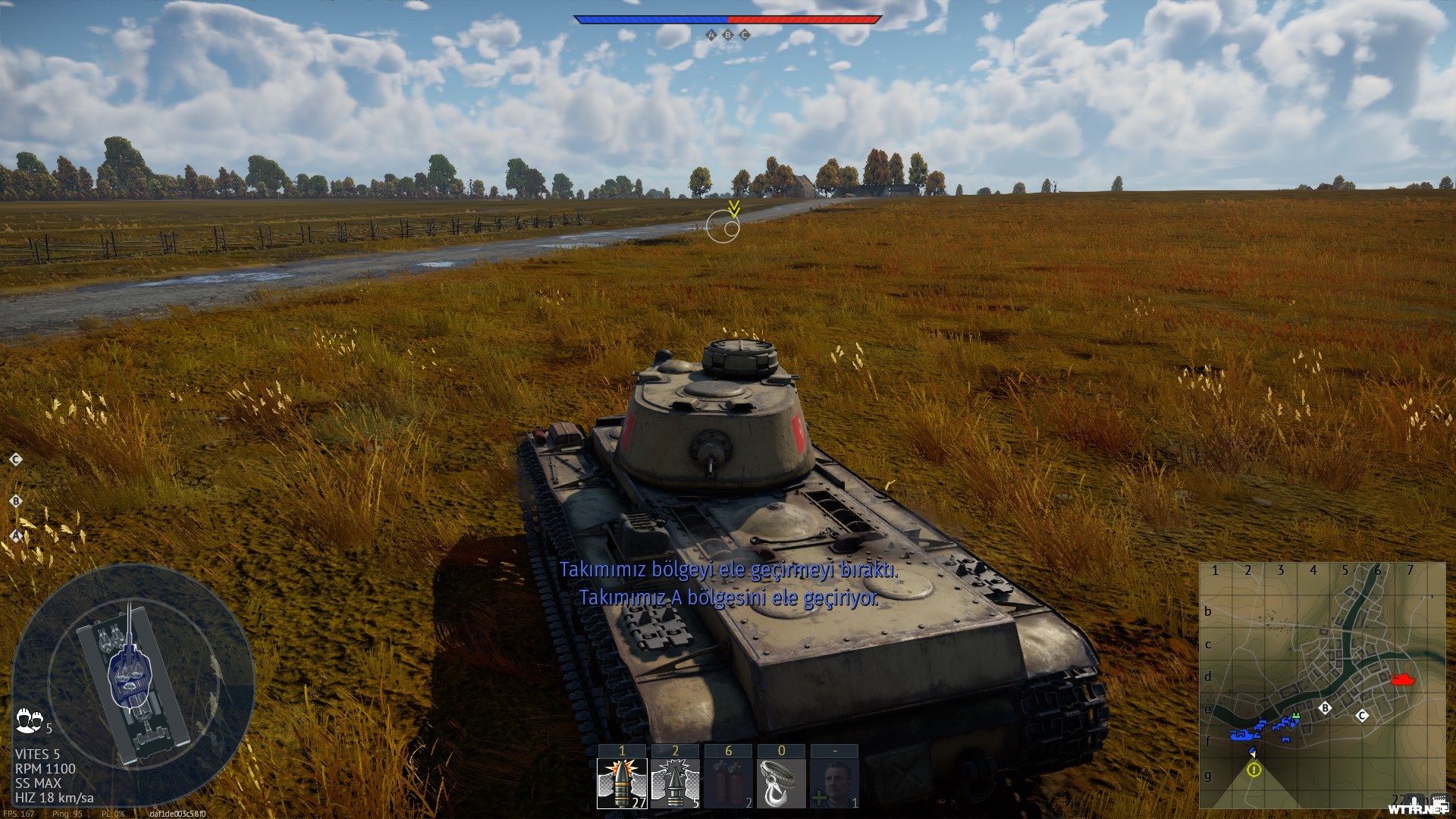This screenshot has height=819, width=1456.
Task: Select the crew replenishment portrait slot
Action: pyautogui.click(x=834, y=783)
